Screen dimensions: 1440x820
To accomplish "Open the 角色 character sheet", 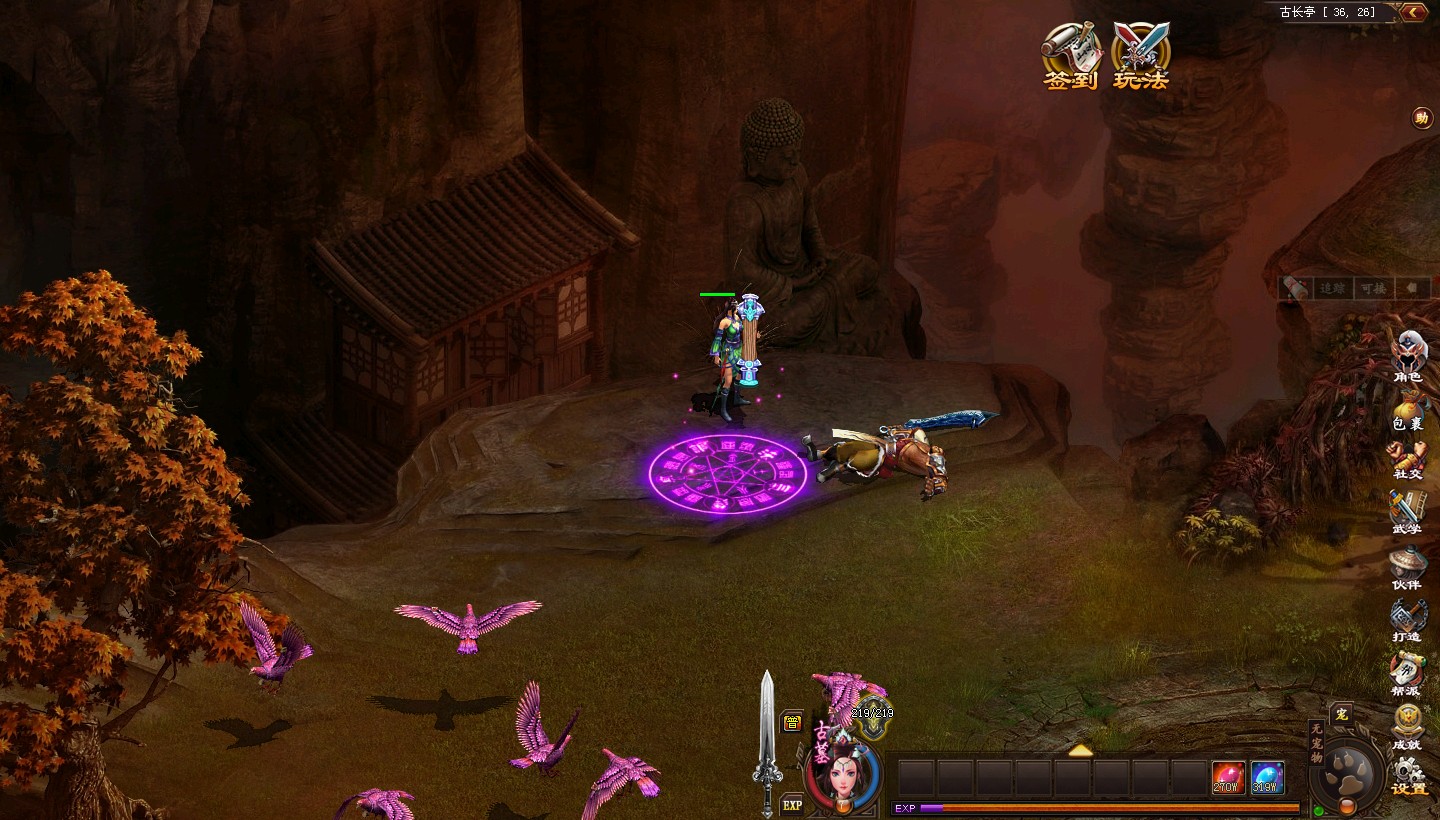I will tap(1408, 356).
